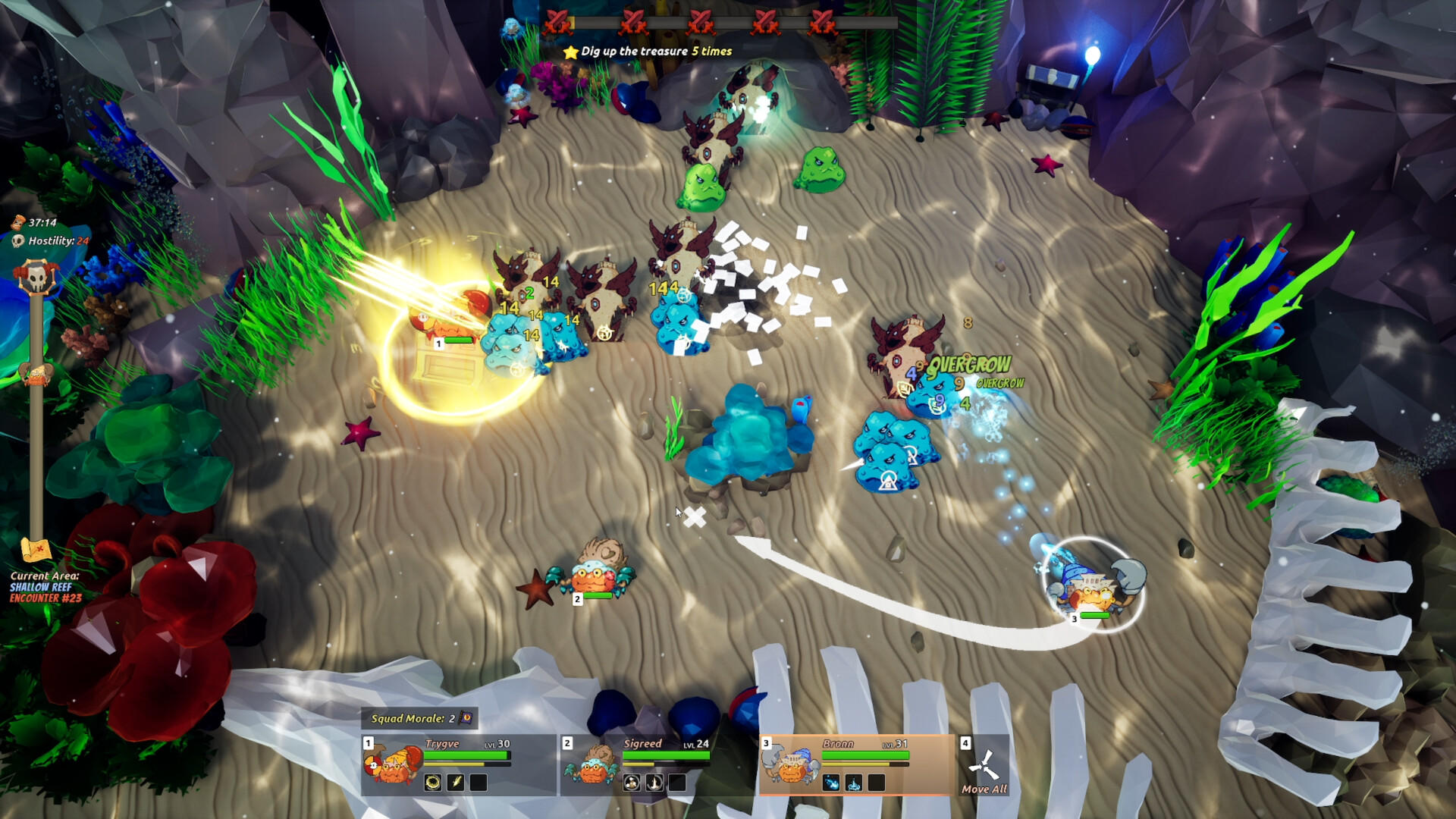Activate Bronn's blue fountain ability
This screenshot has width=1456, height=819.
coord(854,783)
